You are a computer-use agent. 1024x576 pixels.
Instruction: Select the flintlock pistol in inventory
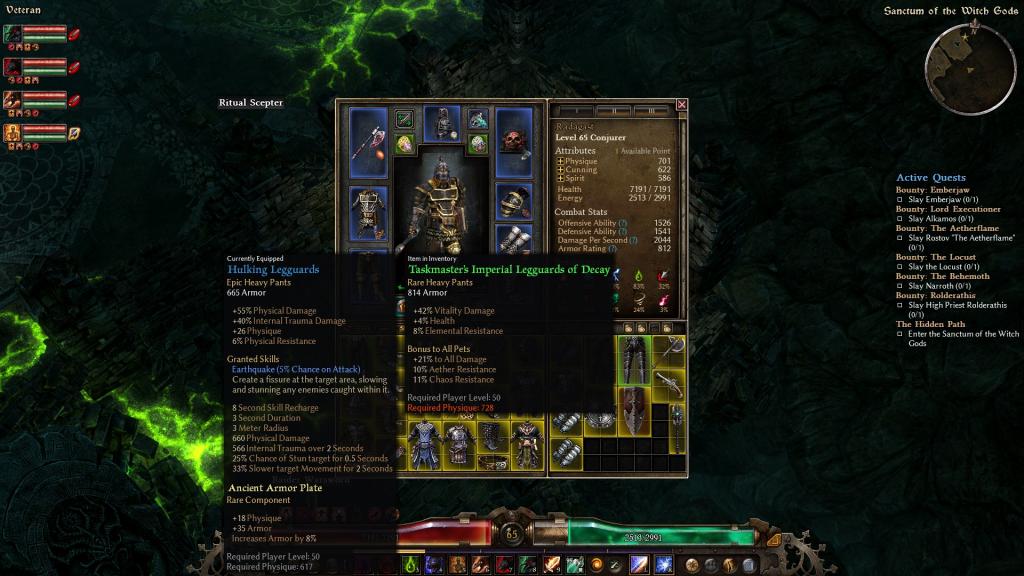(668, 383)
